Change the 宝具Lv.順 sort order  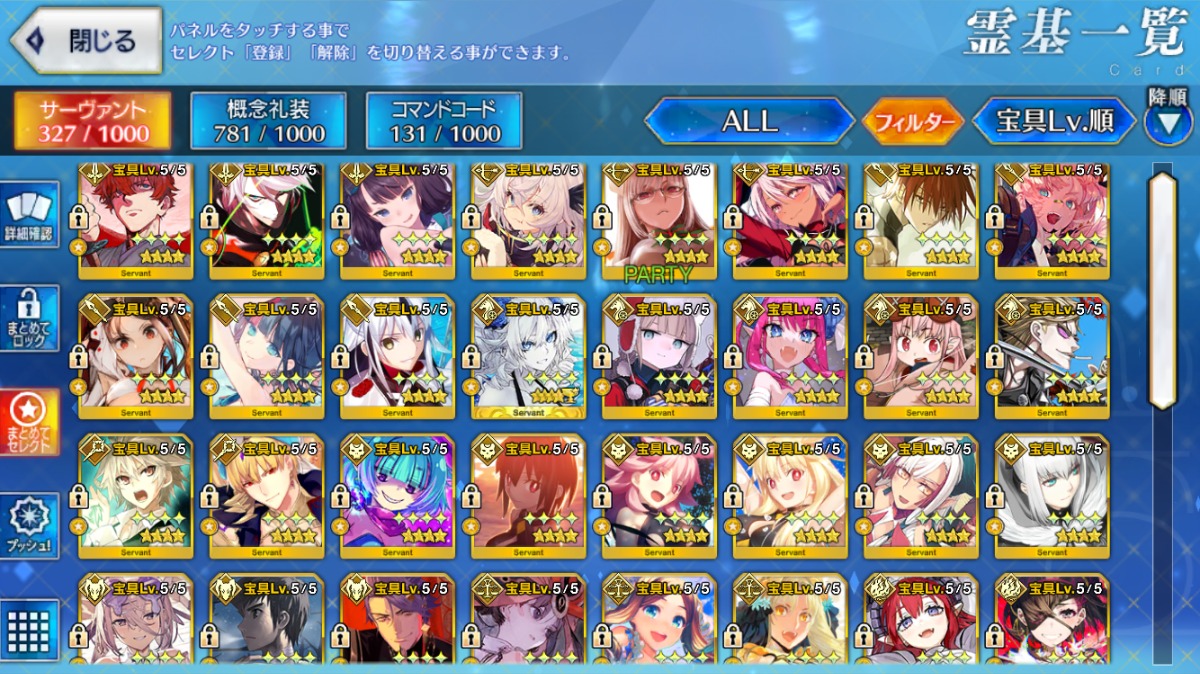[1054, 122]
